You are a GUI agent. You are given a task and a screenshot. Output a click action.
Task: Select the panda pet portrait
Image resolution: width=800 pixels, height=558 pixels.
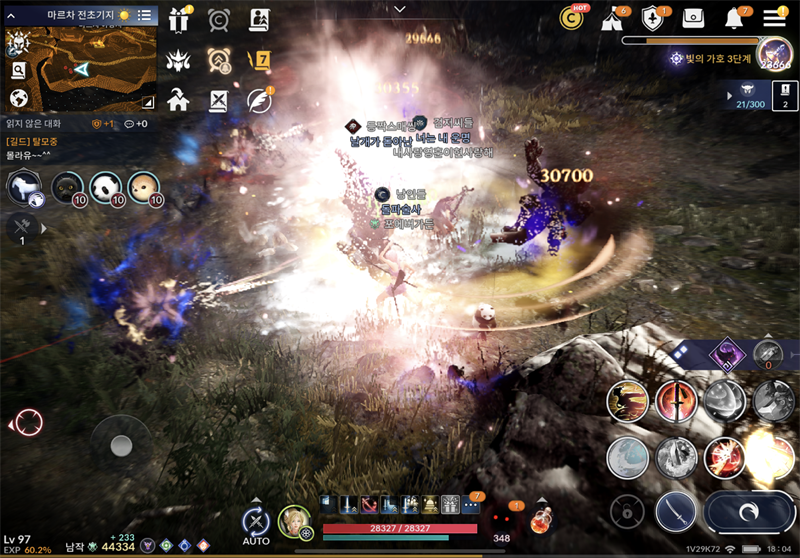click(x=105, y=187)
